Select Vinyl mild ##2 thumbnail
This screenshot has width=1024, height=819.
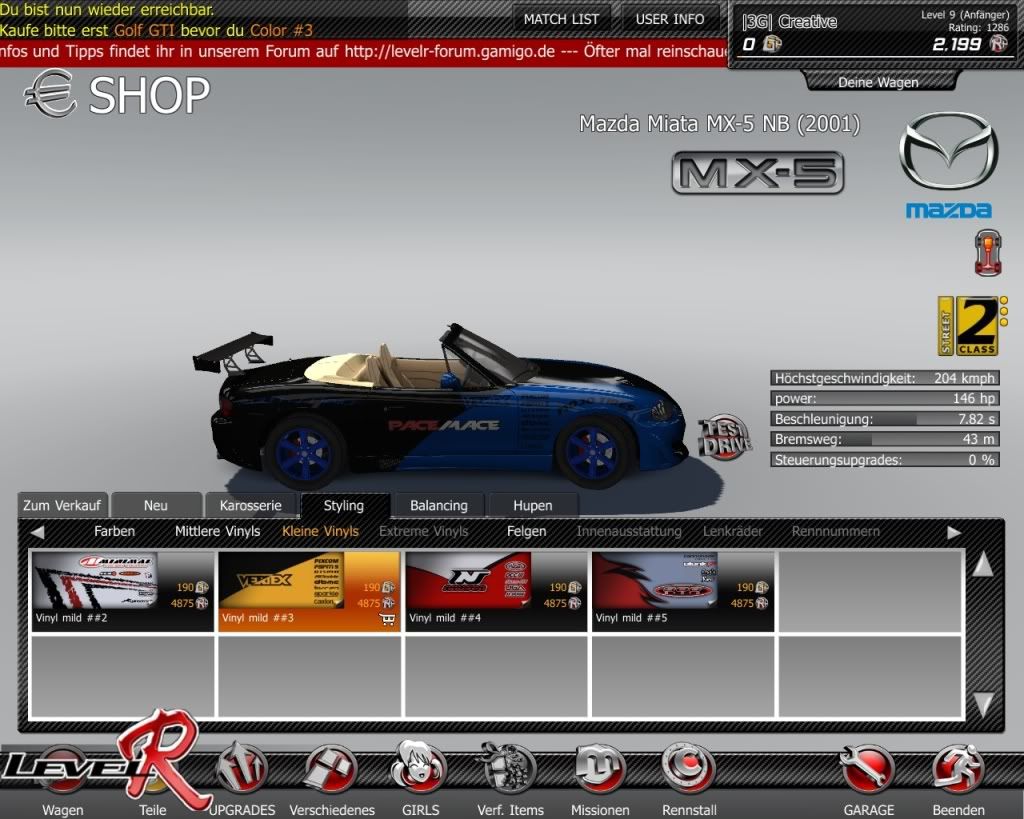pos(123,590)
